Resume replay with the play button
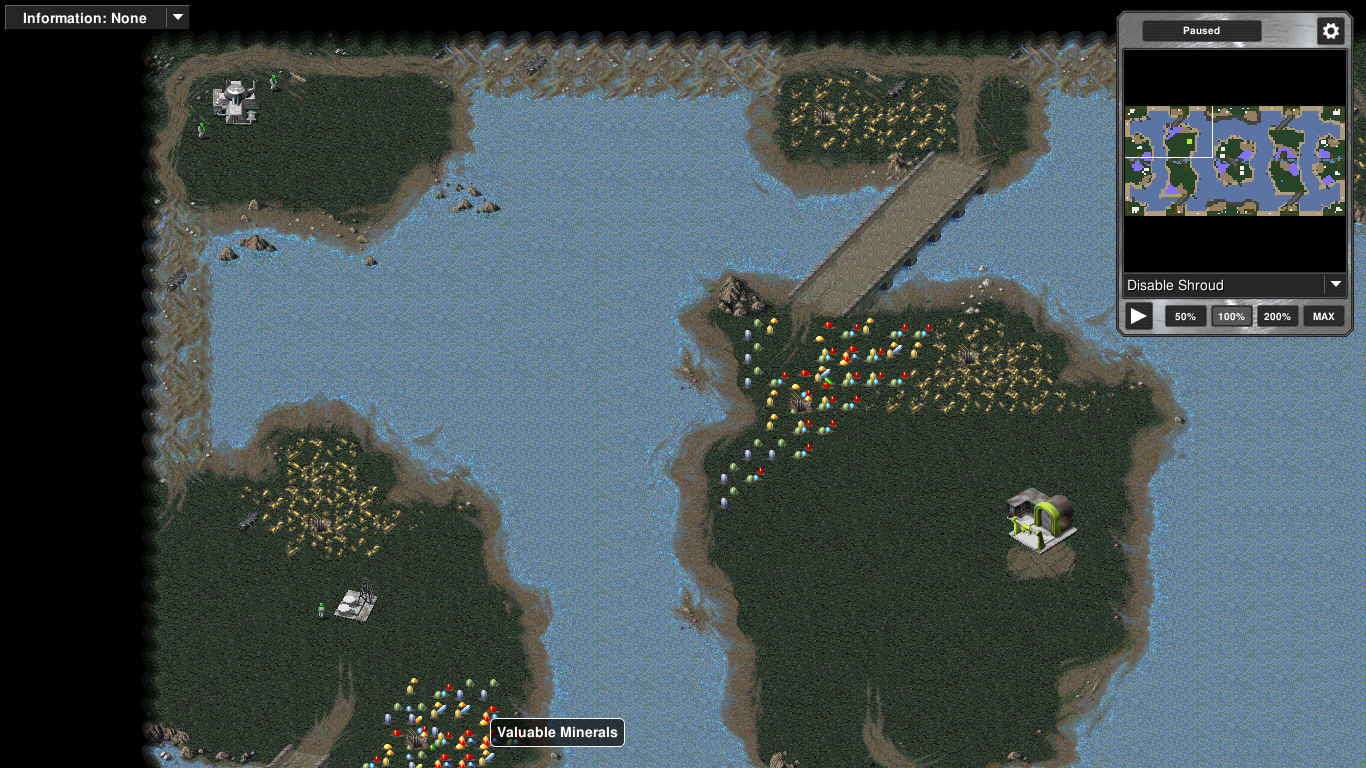The image size is (1366, 768). tap(1138, 316)
